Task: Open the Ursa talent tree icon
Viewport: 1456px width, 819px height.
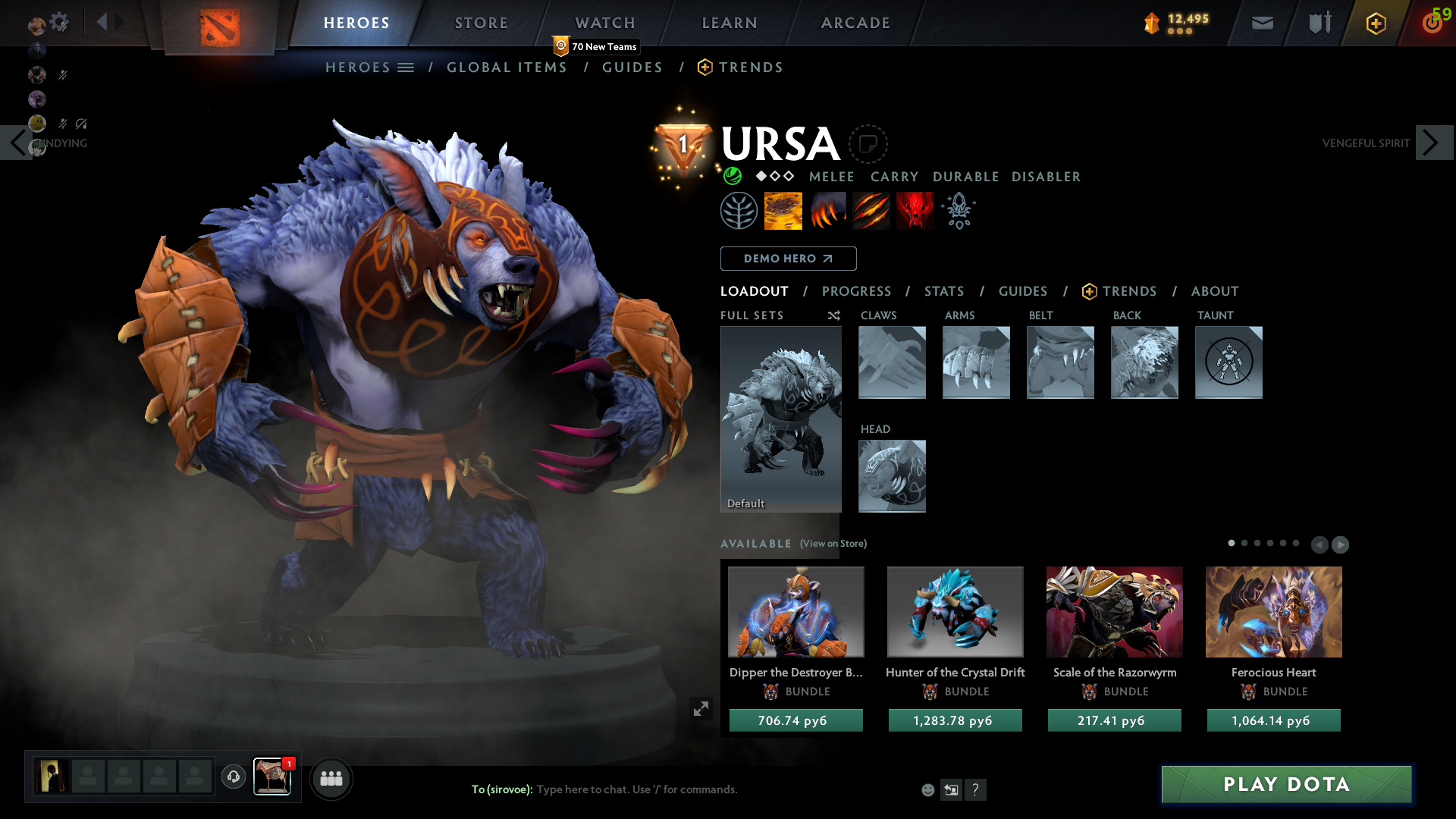Action: (739, 210)
